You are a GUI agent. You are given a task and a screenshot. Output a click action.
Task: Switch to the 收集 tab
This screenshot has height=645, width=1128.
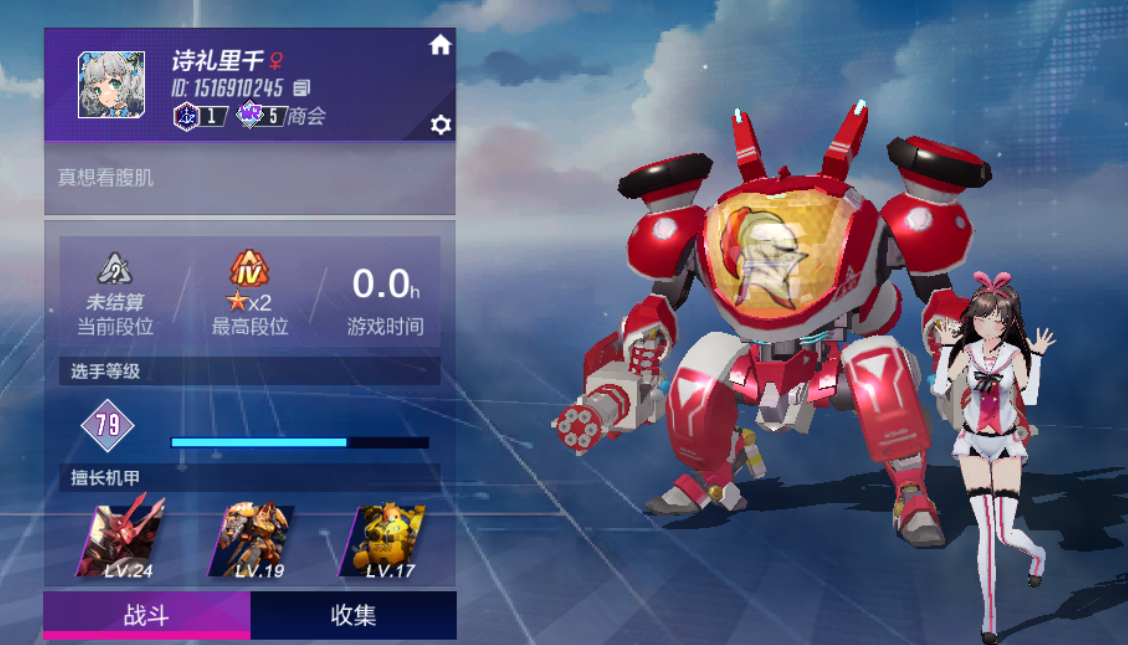click(x=353, y=615)
